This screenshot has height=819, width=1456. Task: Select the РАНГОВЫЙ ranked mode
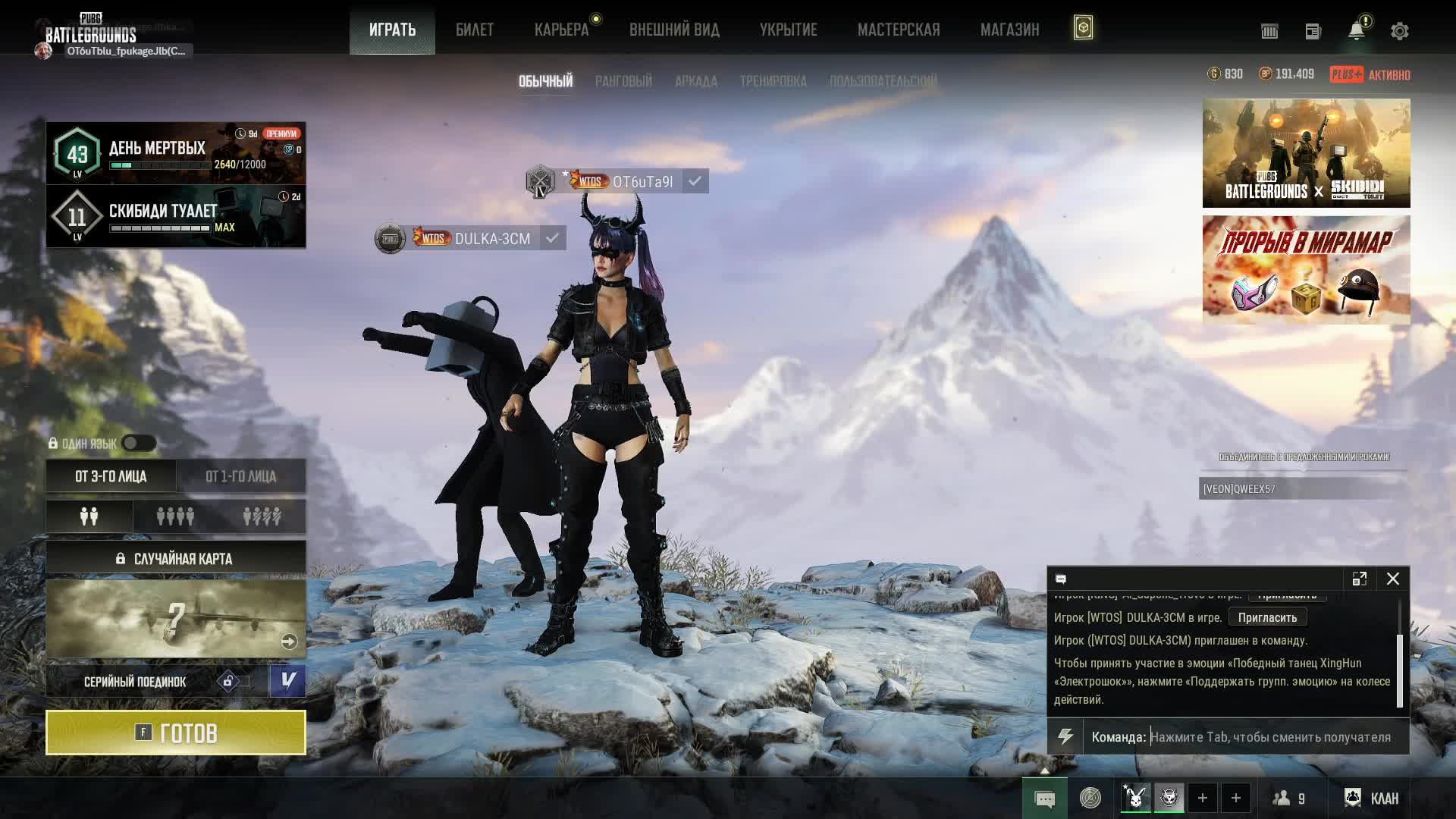pyautogui.click(x=623, y=81)
